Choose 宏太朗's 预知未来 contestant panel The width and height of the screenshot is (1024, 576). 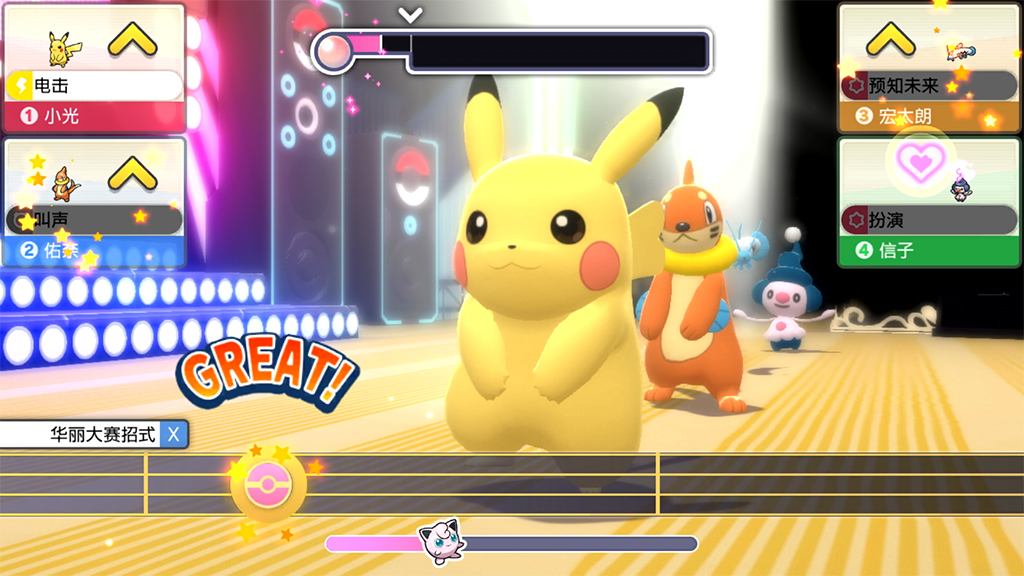point(929,69)
